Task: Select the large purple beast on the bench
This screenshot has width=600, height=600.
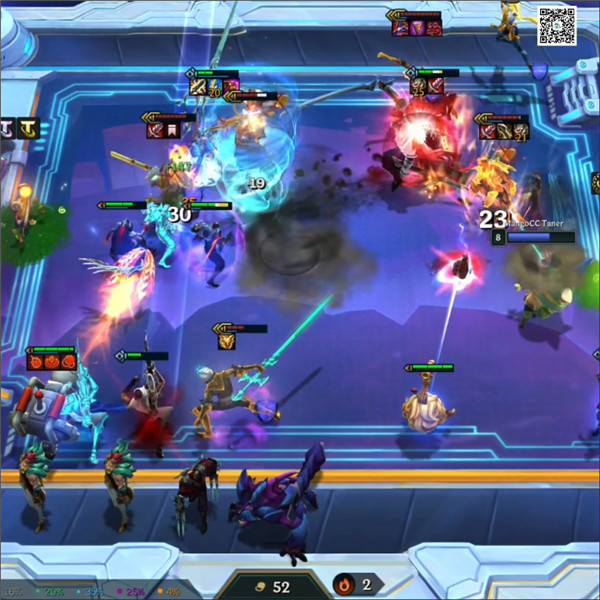Action: [x=283, y=498]
